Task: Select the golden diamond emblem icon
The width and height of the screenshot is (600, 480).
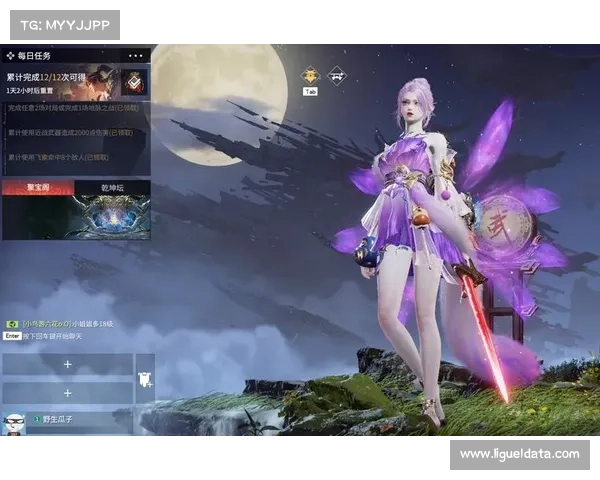Action: point(310,74)
